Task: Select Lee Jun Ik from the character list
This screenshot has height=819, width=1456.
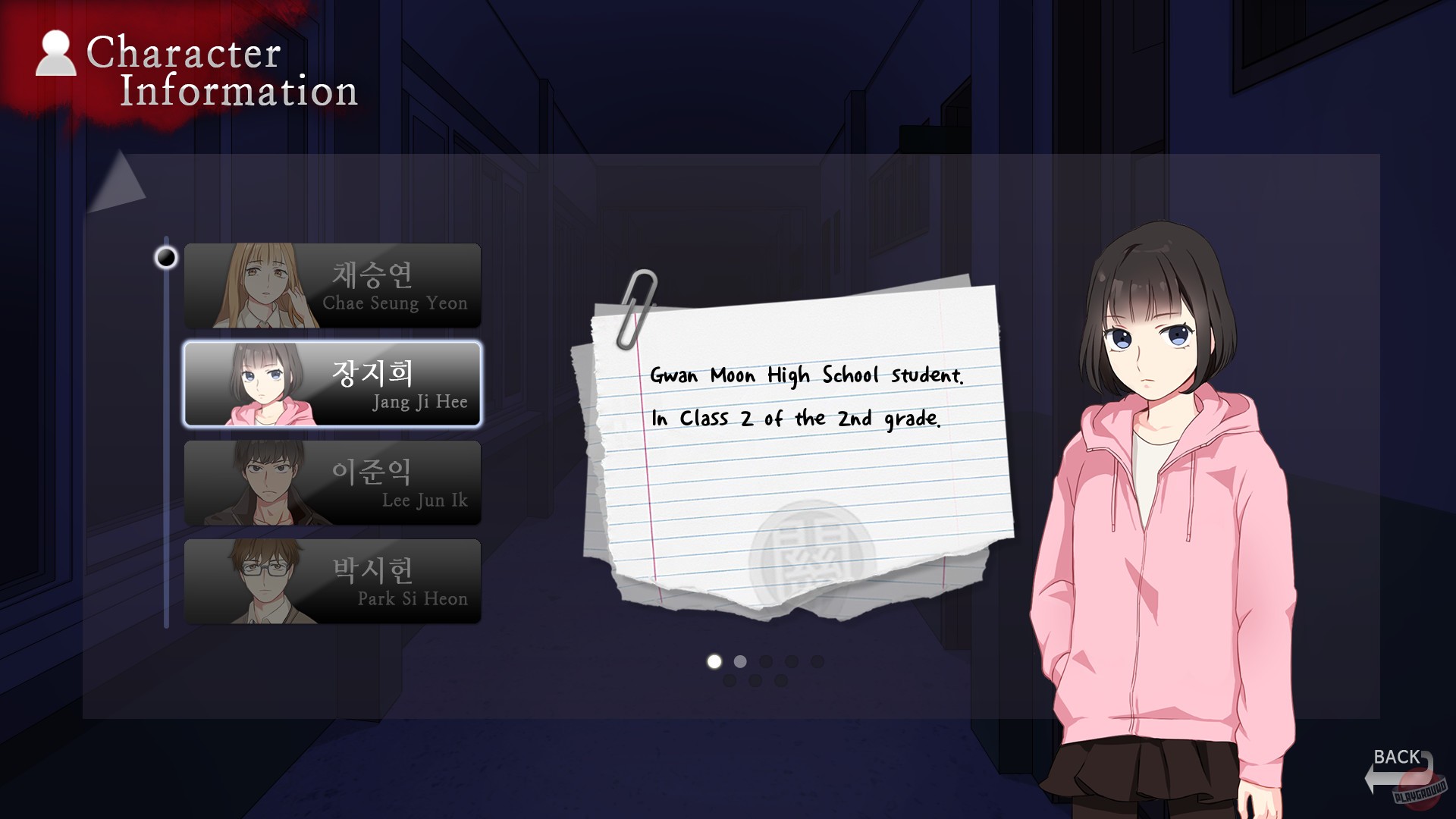Action: [x=334, y=482]
